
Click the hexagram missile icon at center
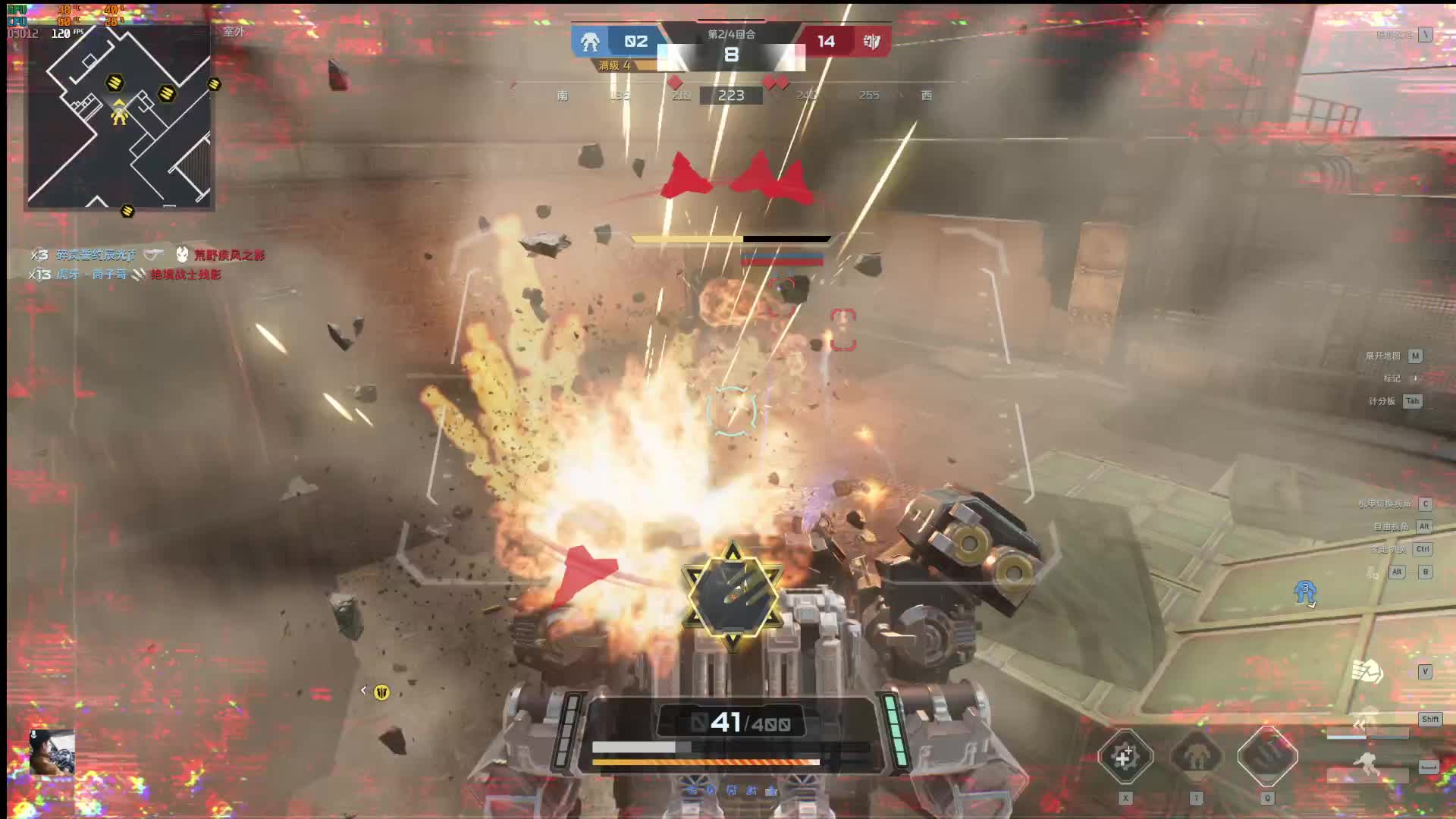(732, 597)
